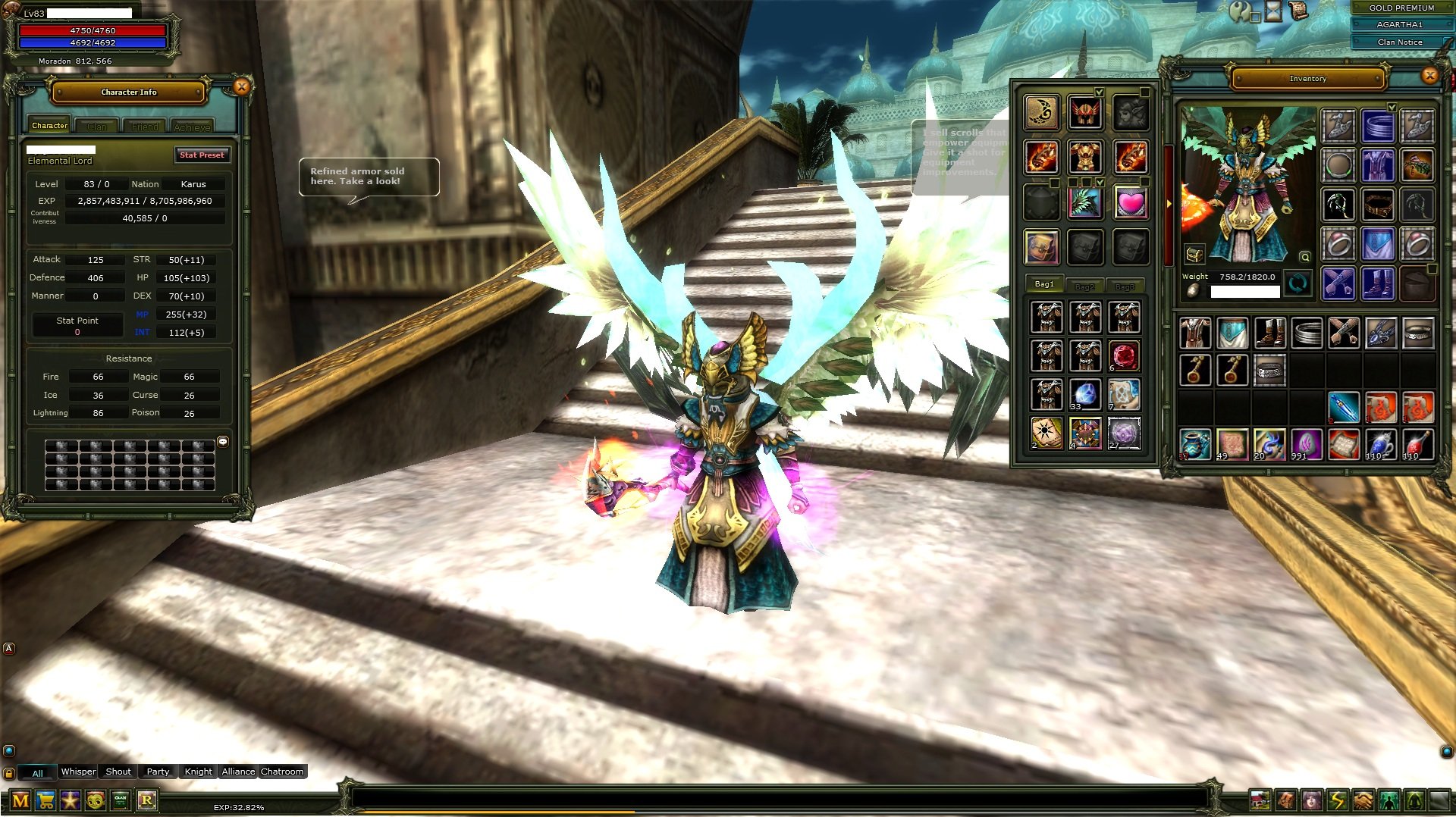Image resolution: width=1456 pixels, height=817 pixels.
Task: Click the Stat Preset button
Action: point(202,155)
